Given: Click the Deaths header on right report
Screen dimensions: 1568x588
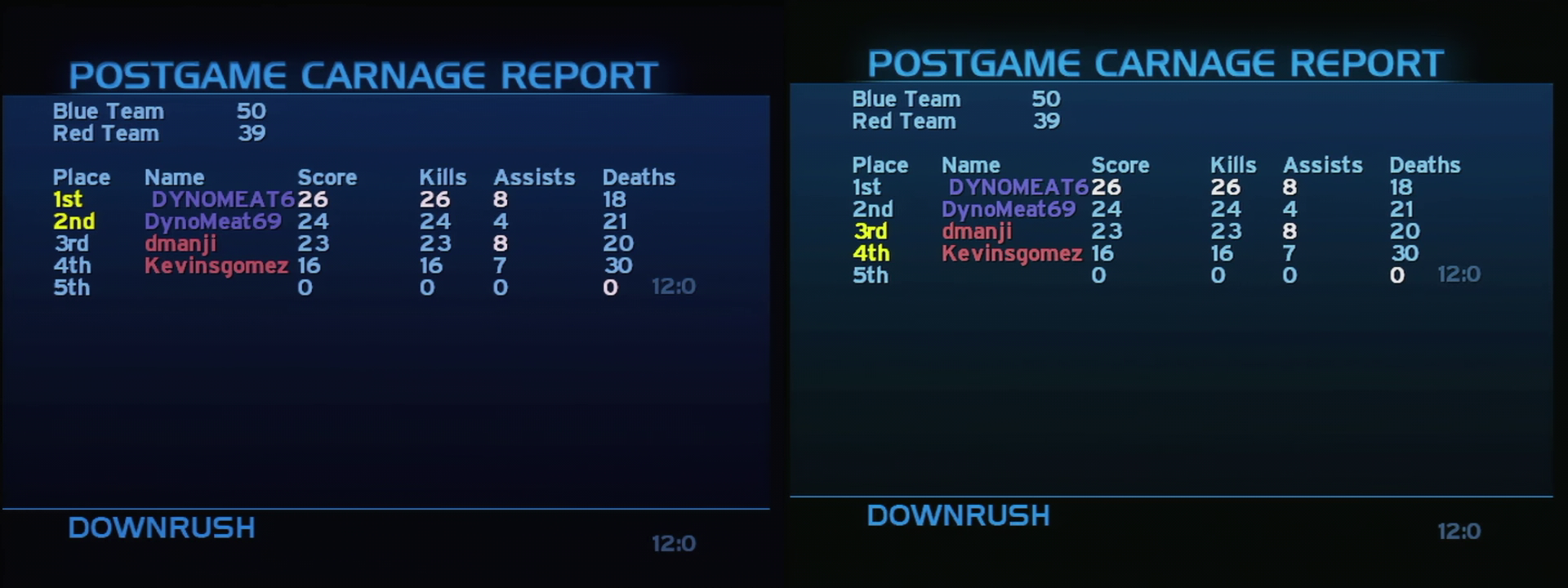Looking at the screenshot, I should click(x=1424, y=165).
